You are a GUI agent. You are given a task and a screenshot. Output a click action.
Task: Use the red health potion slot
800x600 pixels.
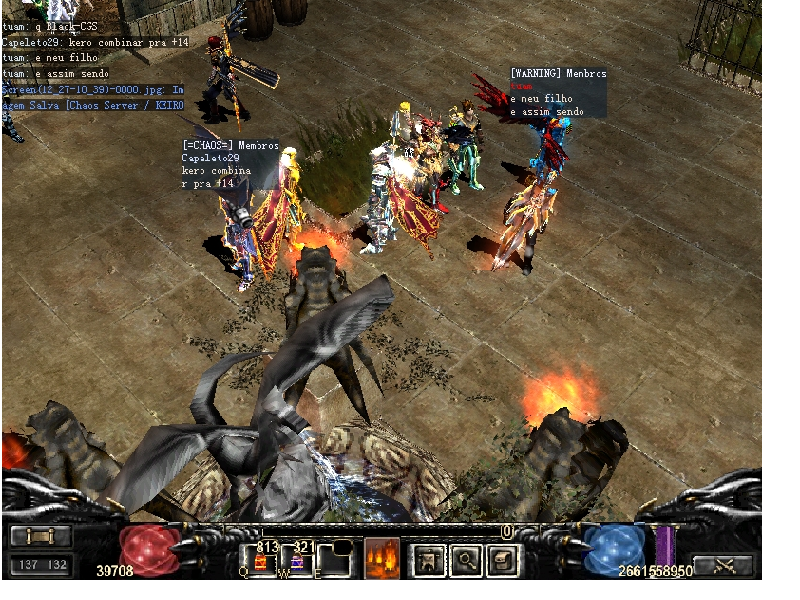pos(263,557)
